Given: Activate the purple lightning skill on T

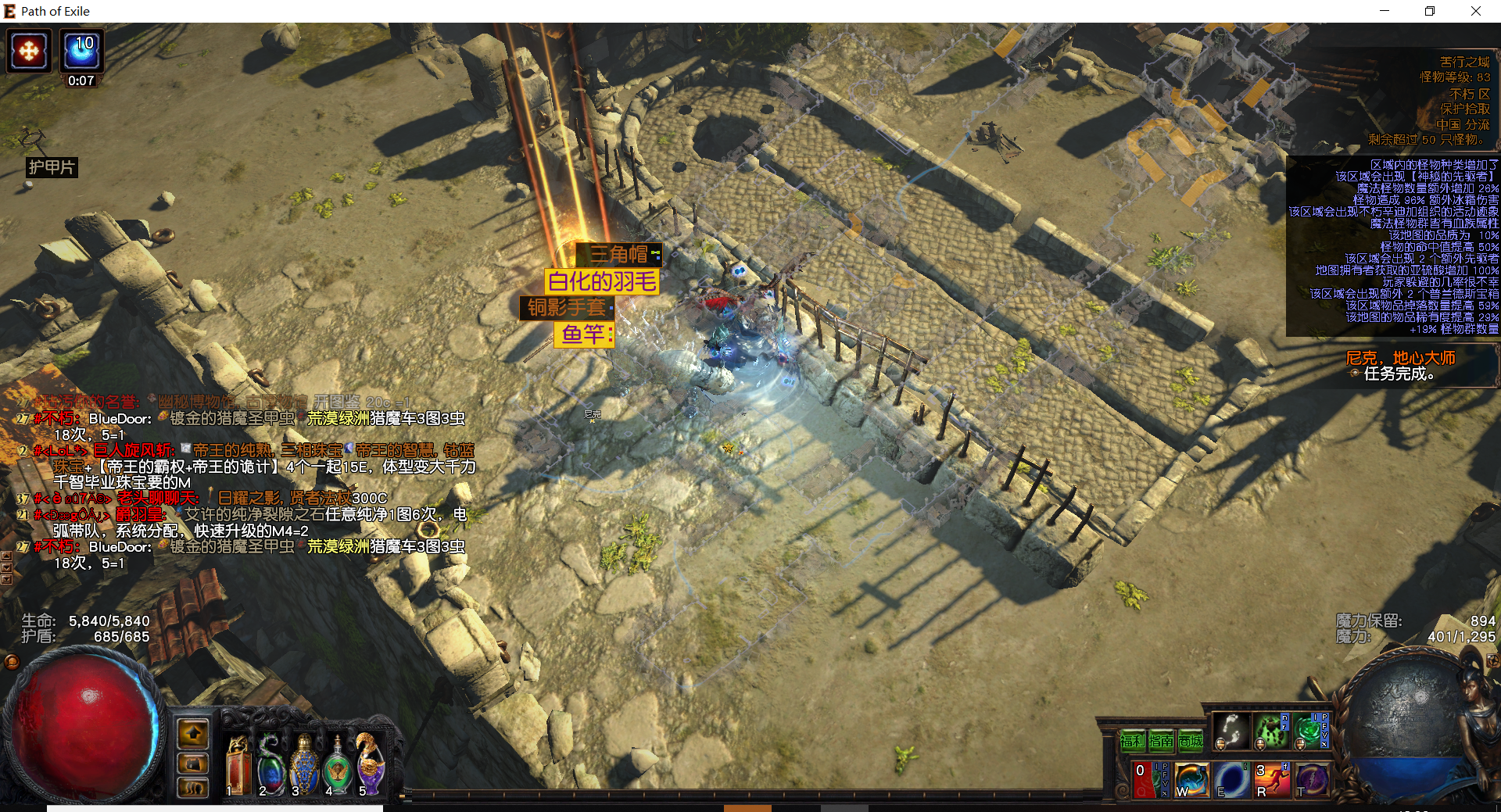Looking at the screenshot, I should pos(1311,780).
